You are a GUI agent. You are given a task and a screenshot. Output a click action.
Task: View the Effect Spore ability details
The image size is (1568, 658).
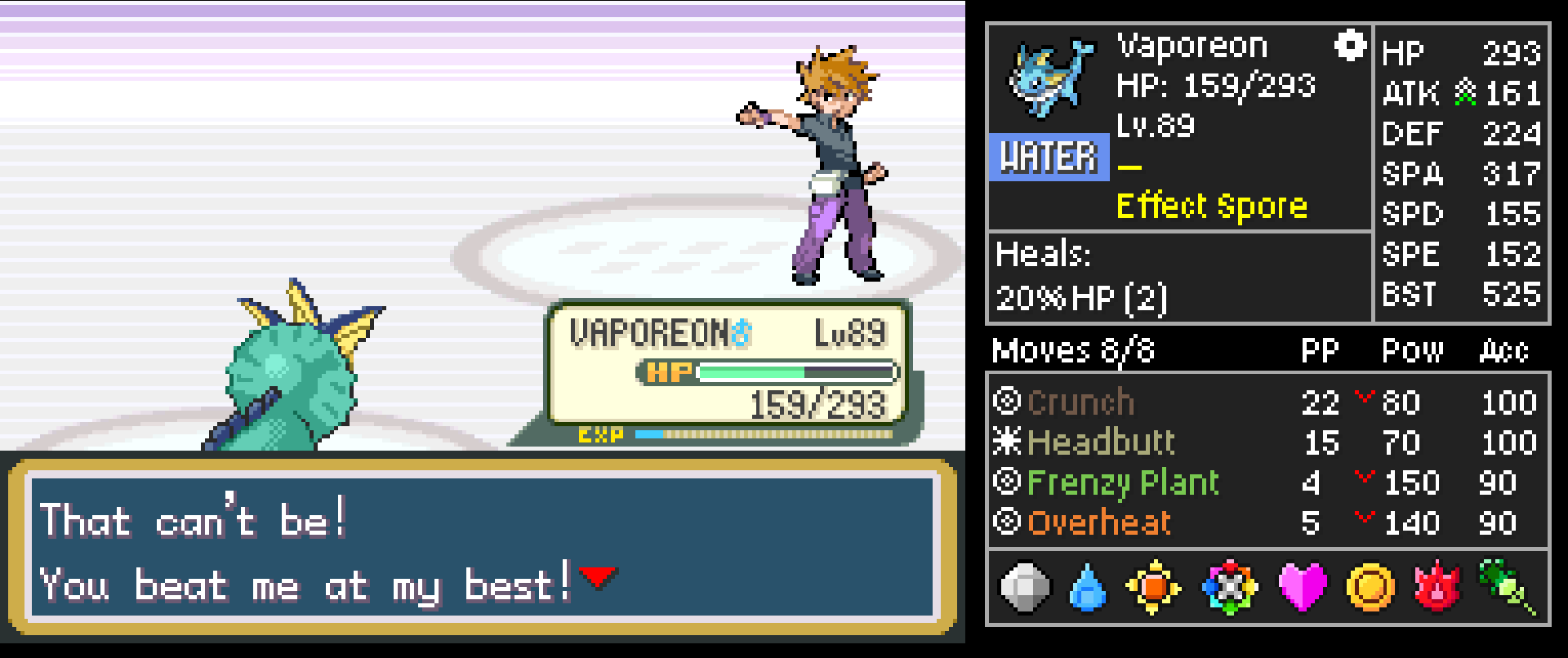1211,207
